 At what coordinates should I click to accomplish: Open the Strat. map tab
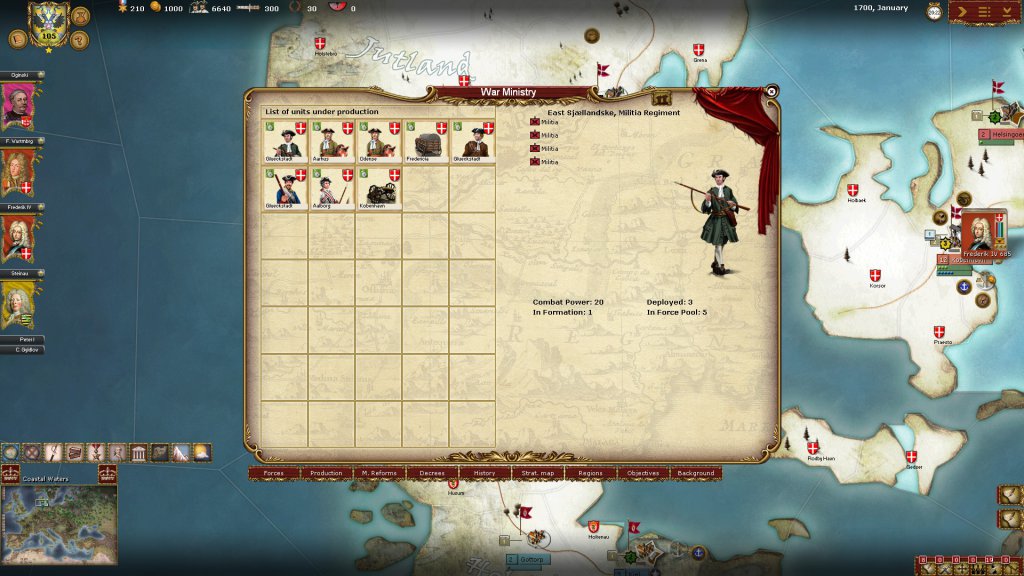pyautogui.click(x=538, y=473)
